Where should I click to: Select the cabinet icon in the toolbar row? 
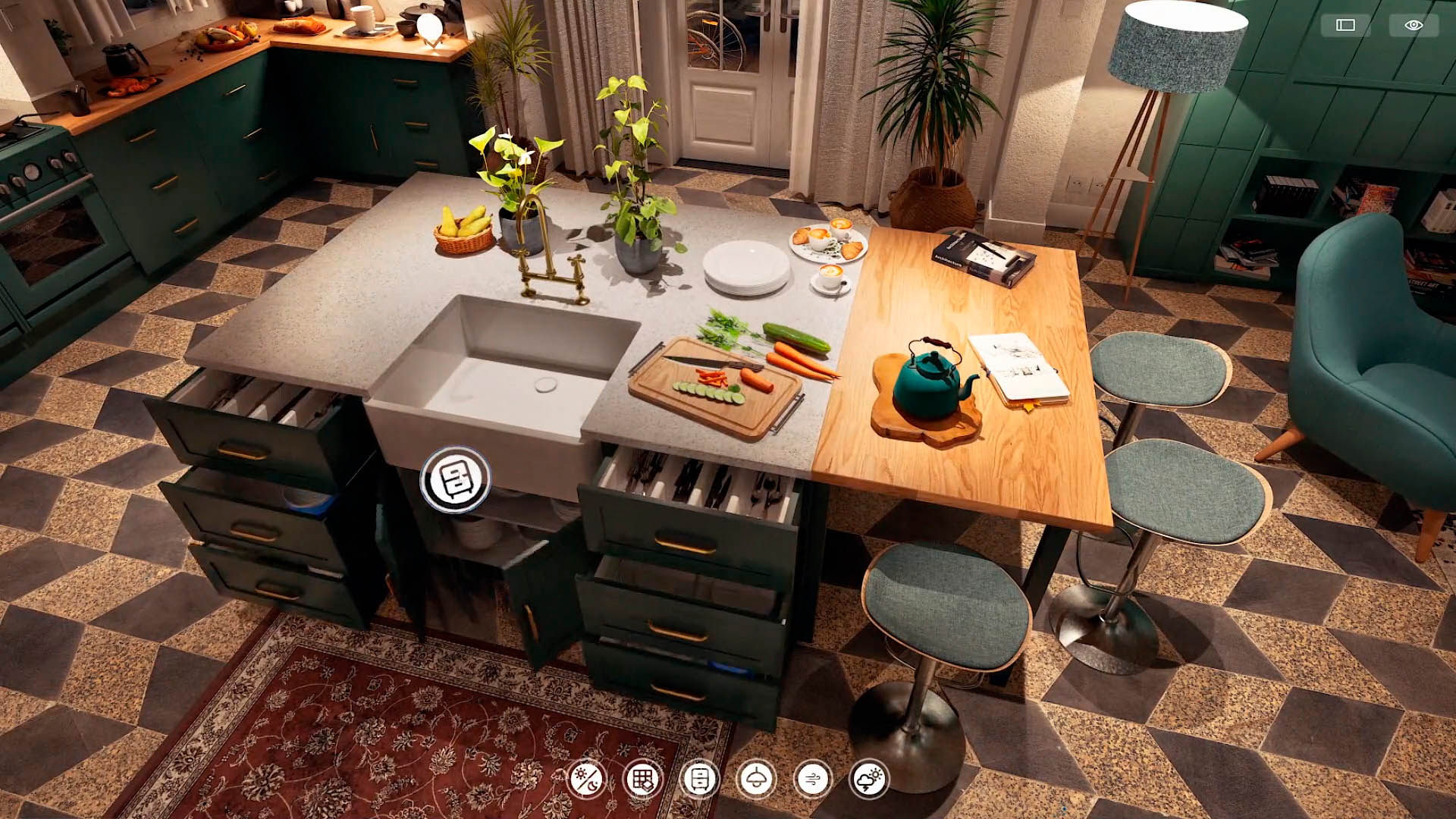(x=699, y=779)
